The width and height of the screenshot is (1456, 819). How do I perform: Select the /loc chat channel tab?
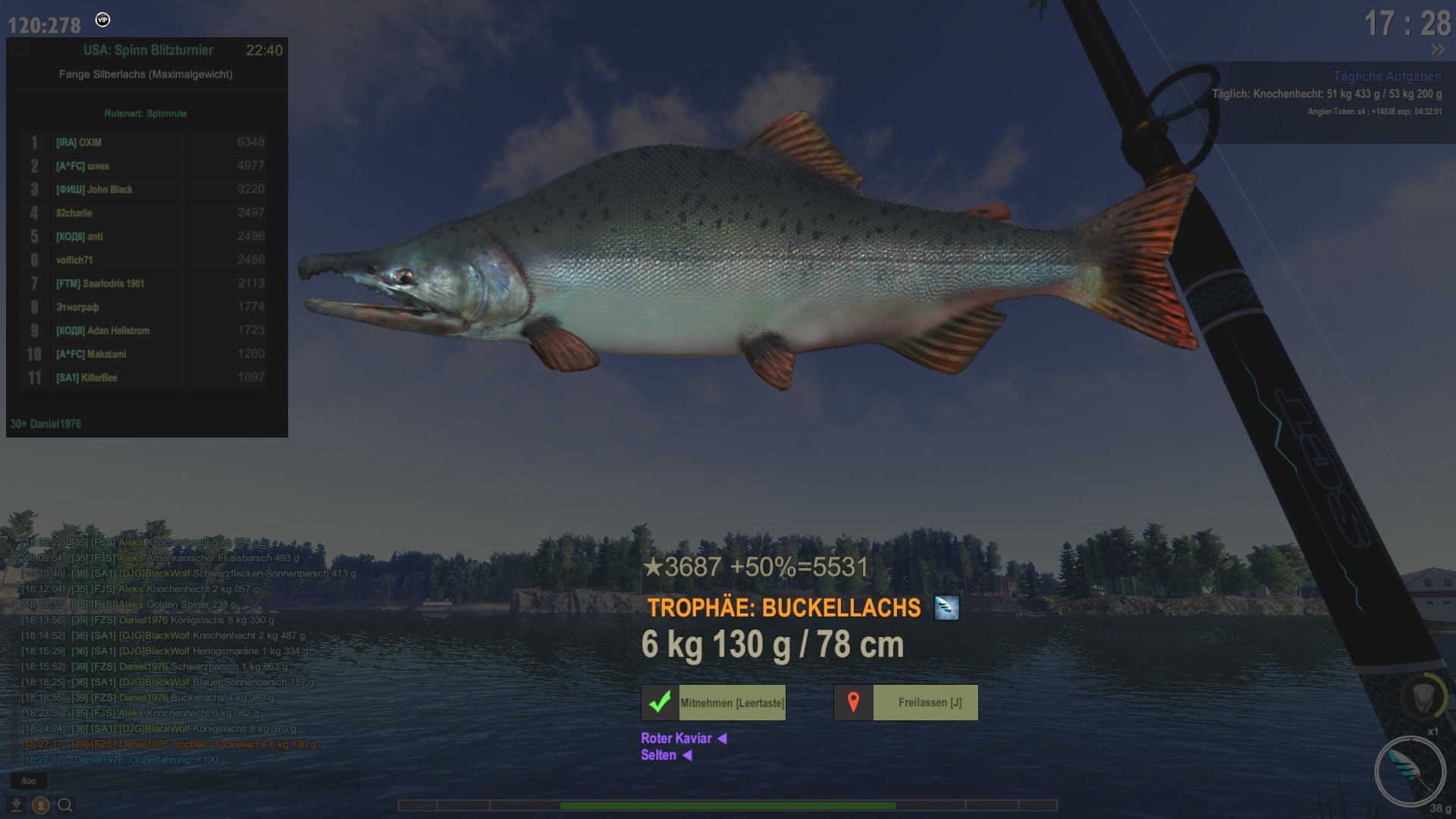(29, 780)
